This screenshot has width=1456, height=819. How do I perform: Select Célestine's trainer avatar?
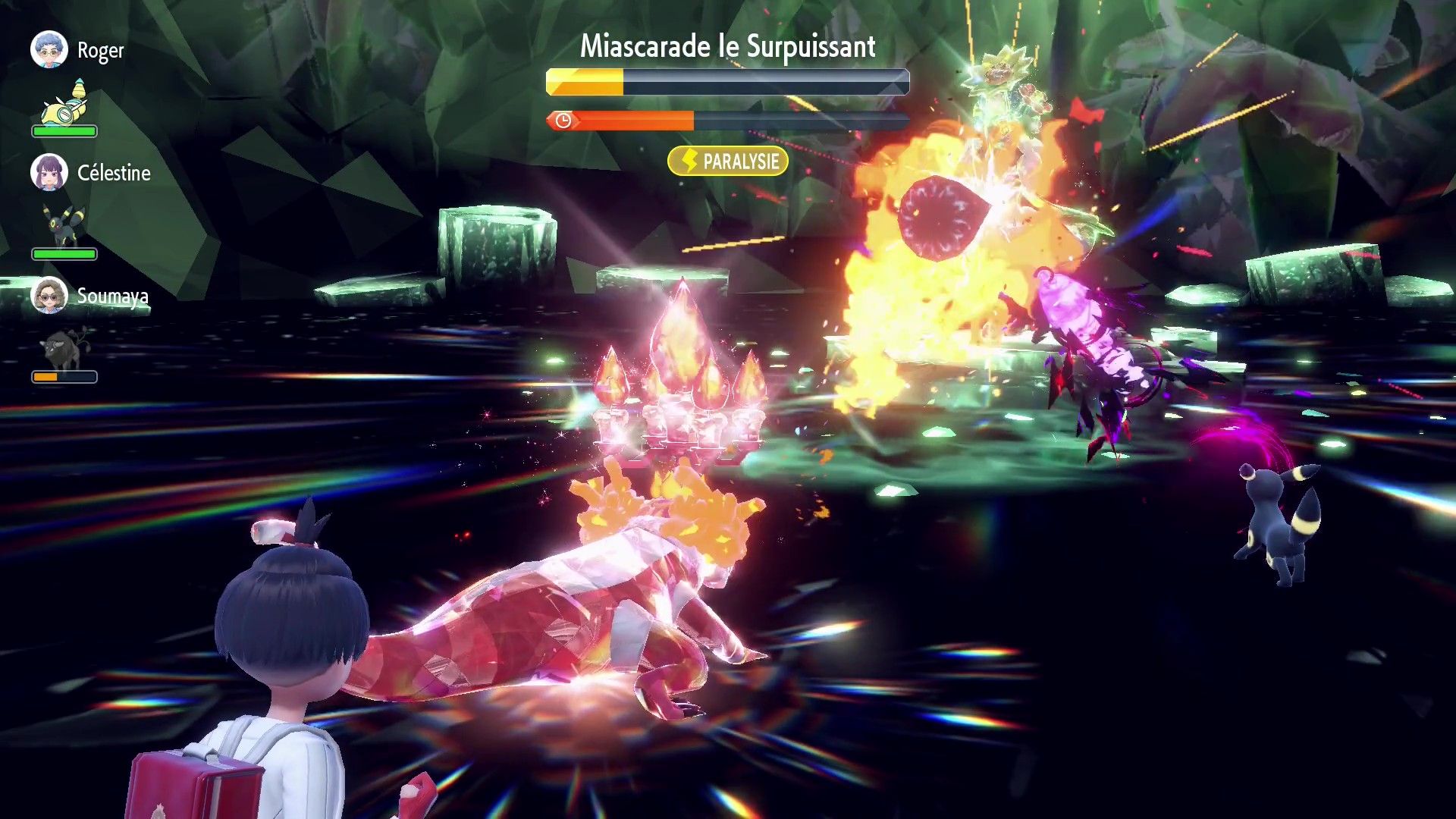[x=49, y=173]
